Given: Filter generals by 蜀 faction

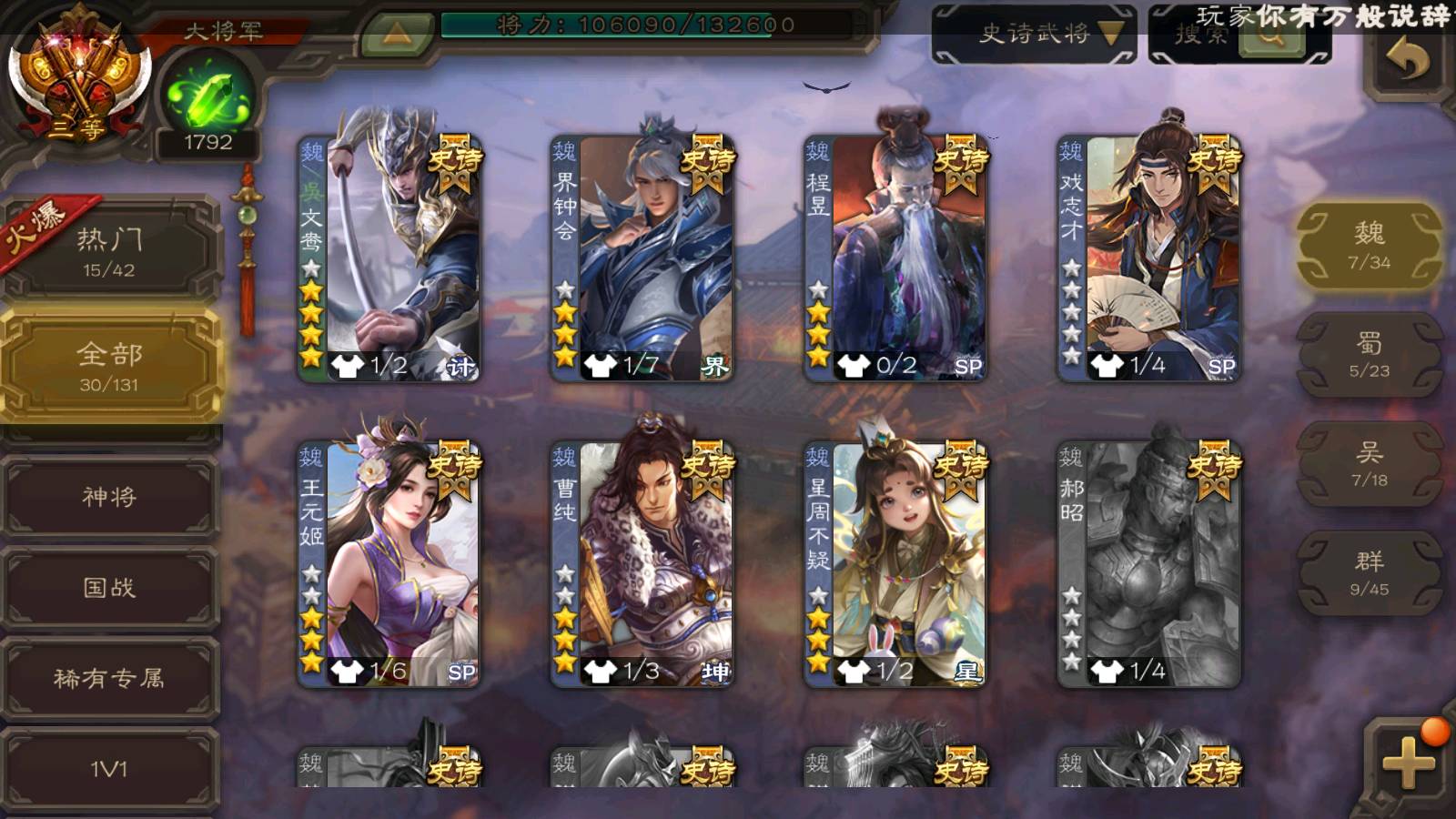Looking at the screenshot, I should click(1369, 355).
